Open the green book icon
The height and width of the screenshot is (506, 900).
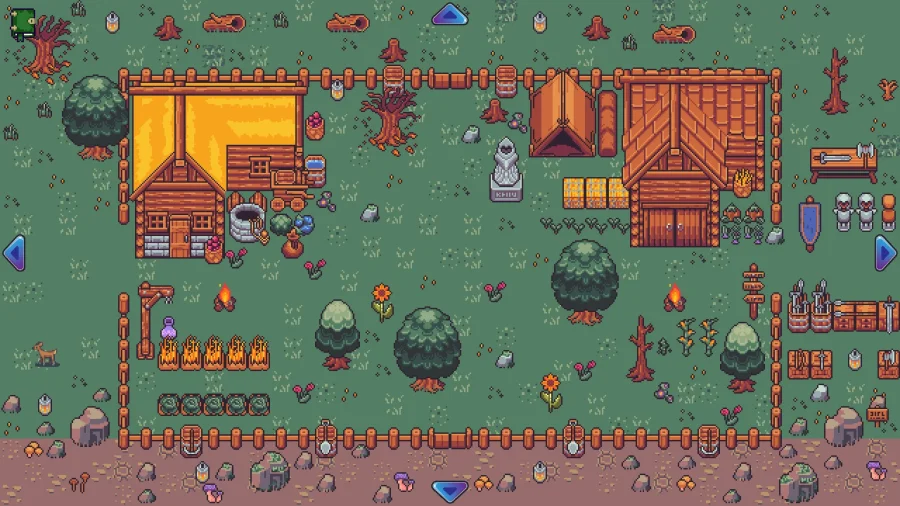coord(23,23)
